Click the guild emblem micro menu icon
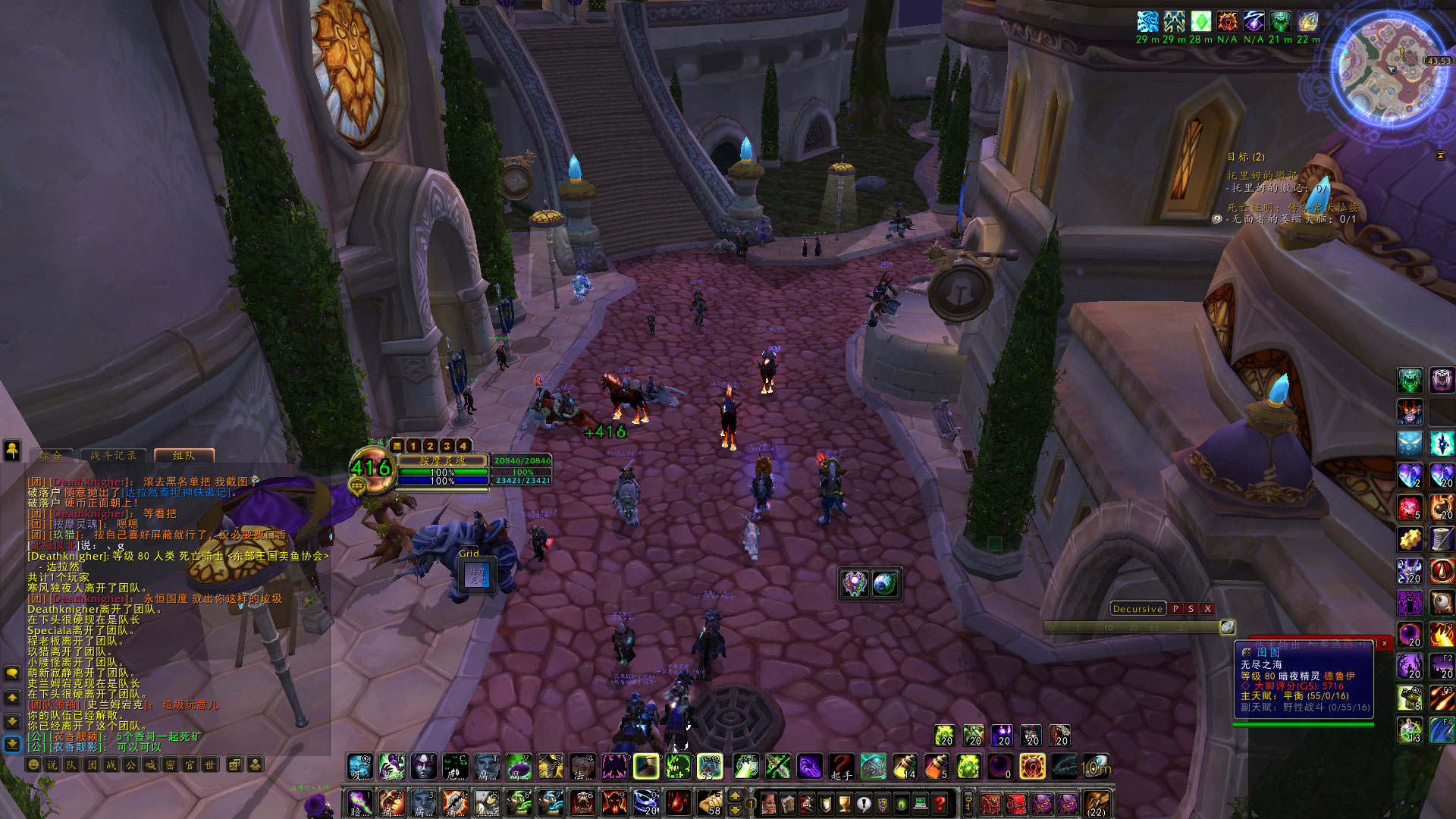1456x819 pixels. pos(880,804)
